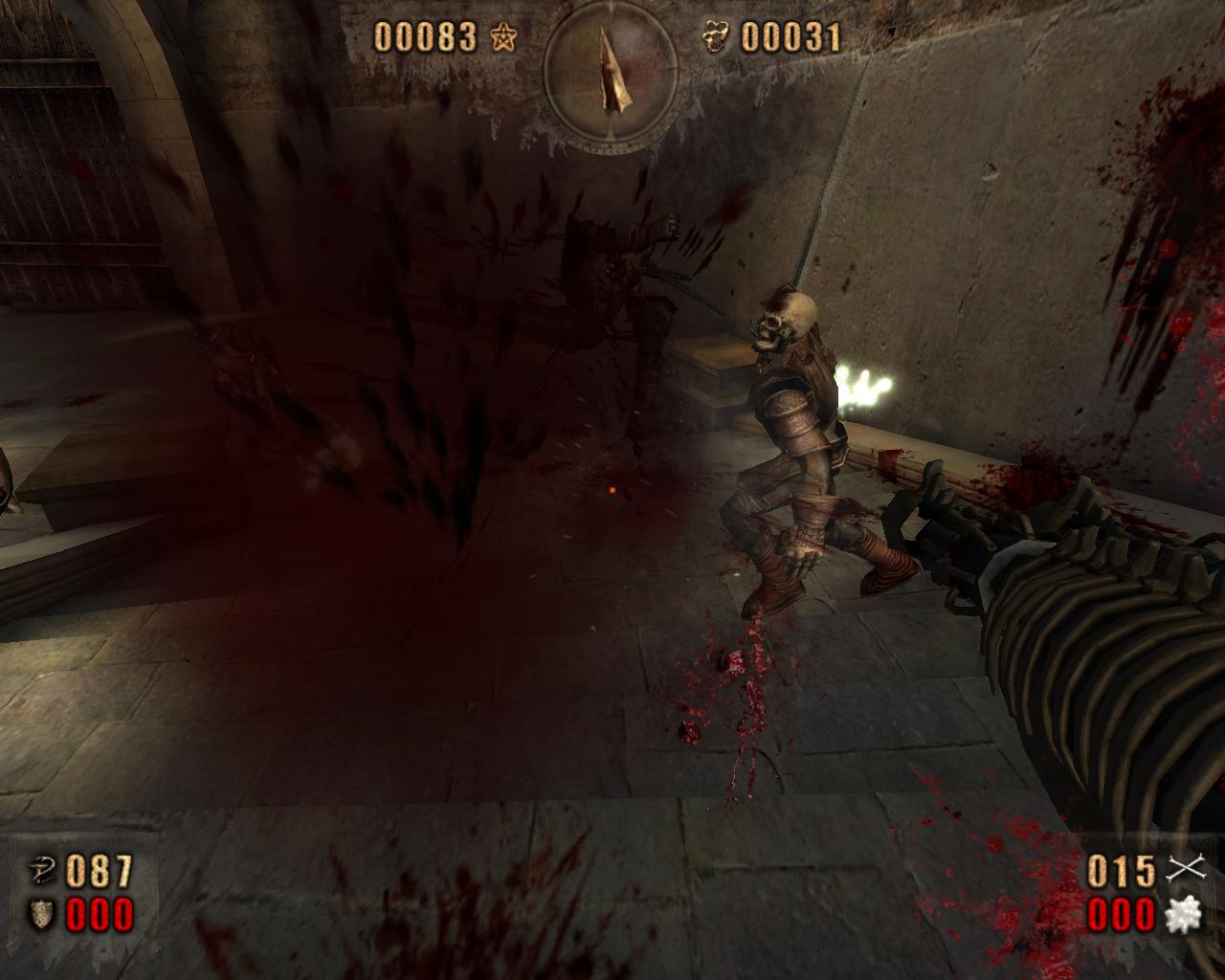Viewport: 1225px width, 980px height.
Task: Select the pentagram star icon
Action: (x=503, y=37)
